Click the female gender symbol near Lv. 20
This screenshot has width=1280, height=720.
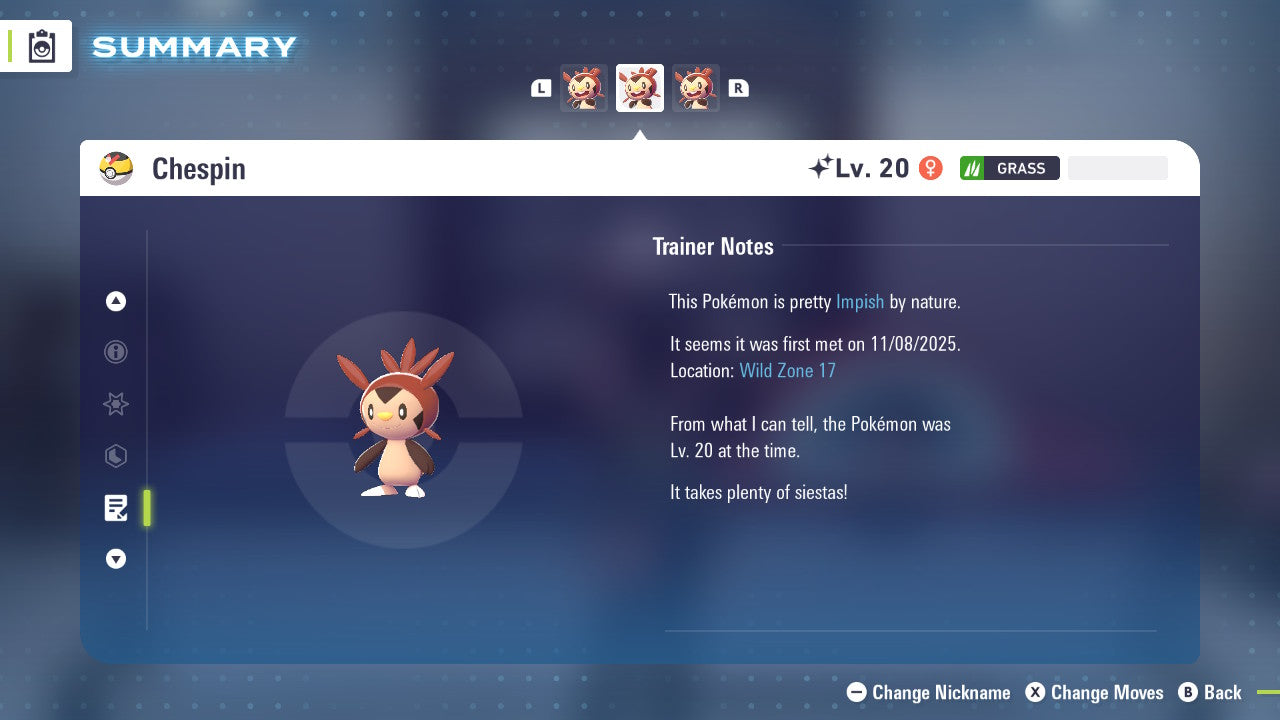coord(930,167)
